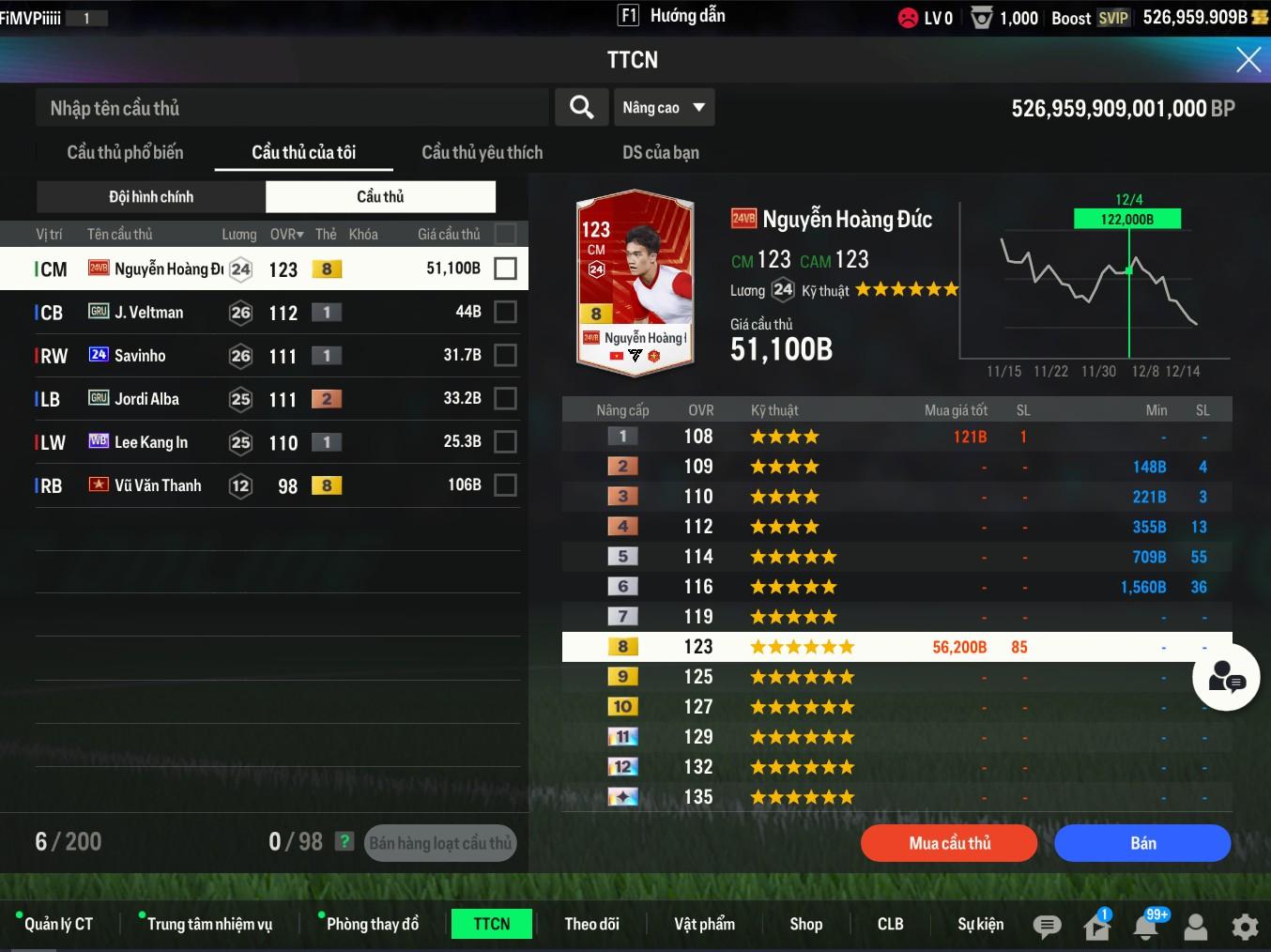The width and height of the screenshot is (1271, 952).
Task: Tick the checkbox for Savinho
Action: pos(505,355)
